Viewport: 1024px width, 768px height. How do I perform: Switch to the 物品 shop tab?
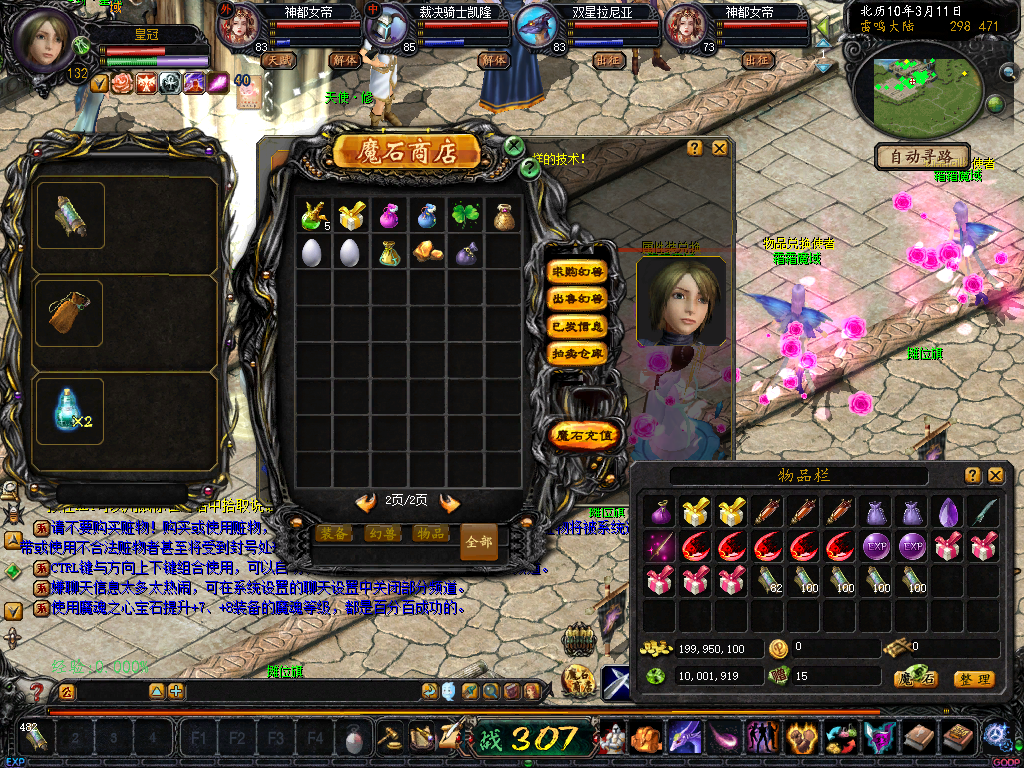pos(430,534)
